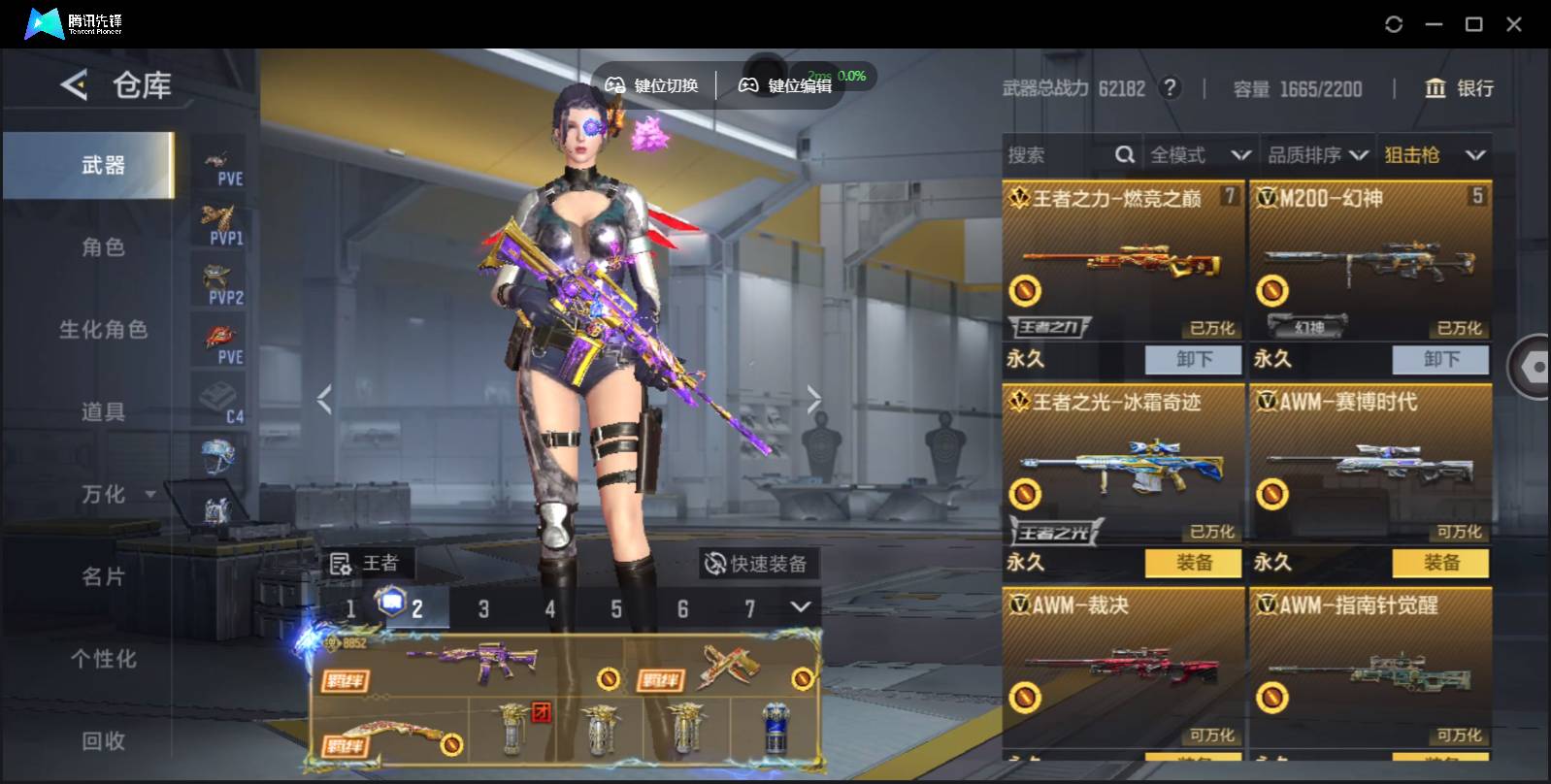Go back from the 仓库 screen
This screenshot has width=1551, height=784.
[x=74, y=85]
